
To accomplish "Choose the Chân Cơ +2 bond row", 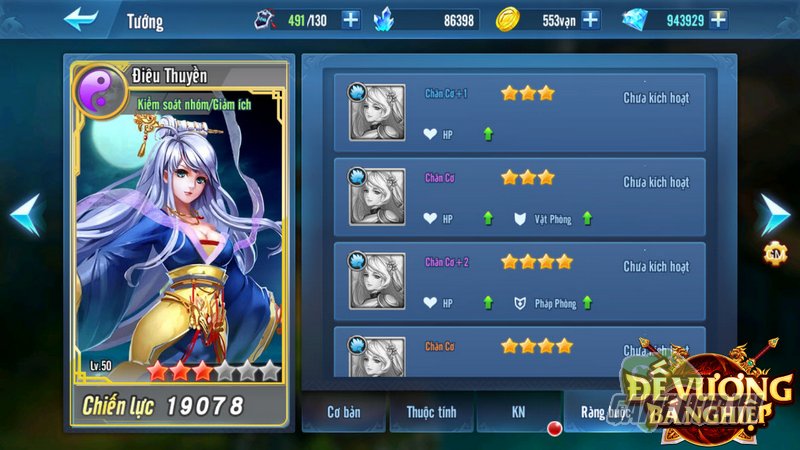I will (x=519, y=281).
